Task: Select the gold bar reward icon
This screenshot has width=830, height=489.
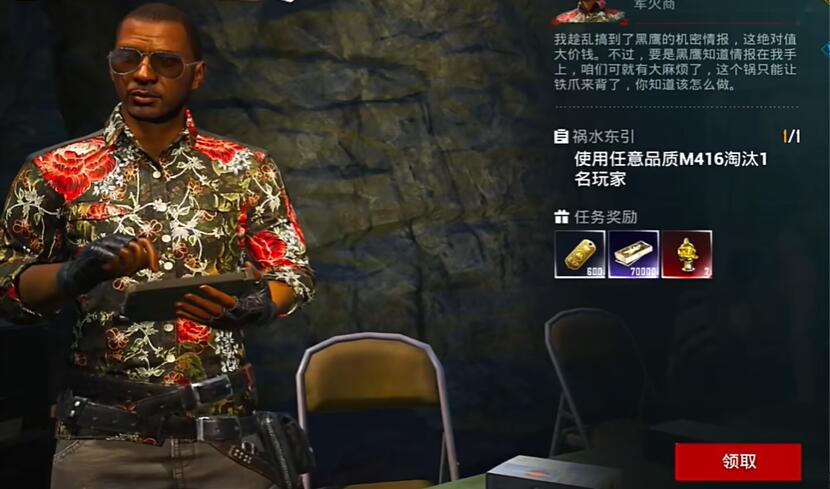Action: [x=580, y=254]
